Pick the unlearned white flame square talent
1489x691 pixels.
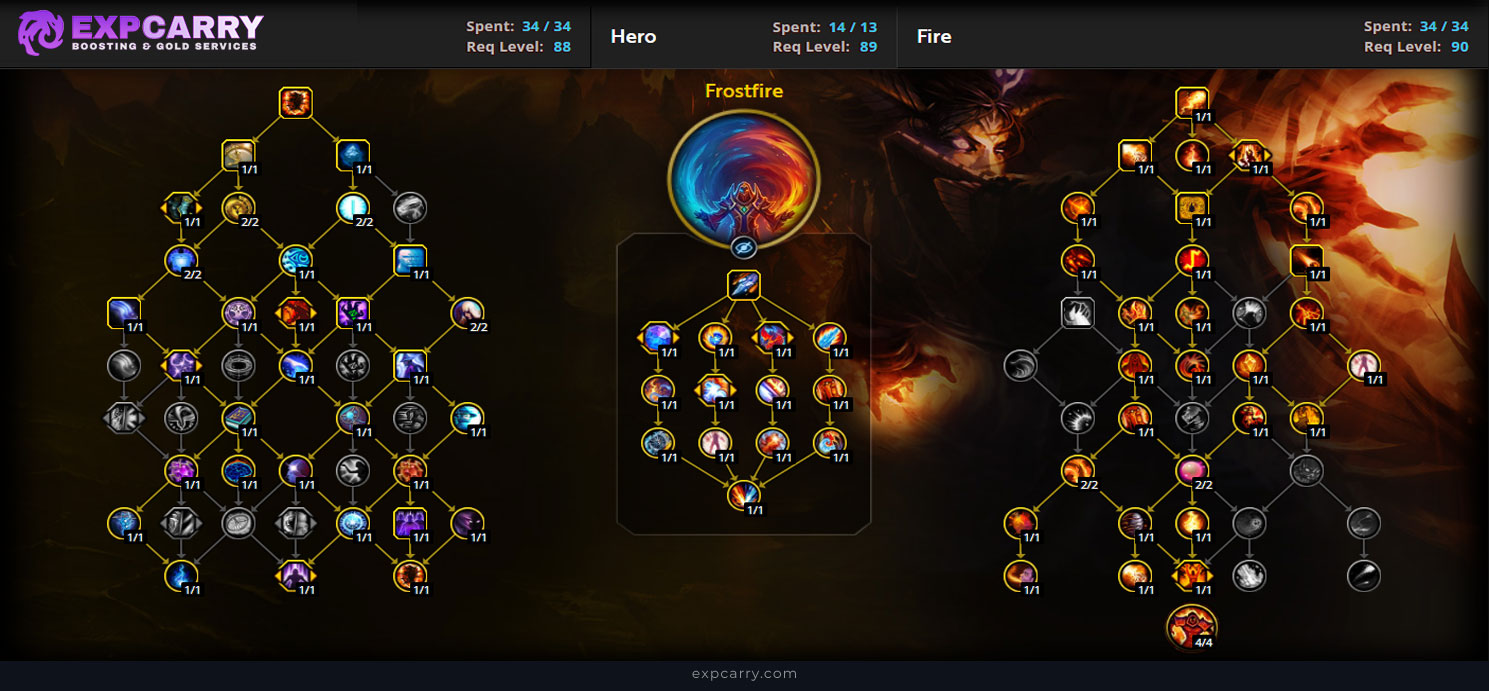click(x=1077, y=313)
